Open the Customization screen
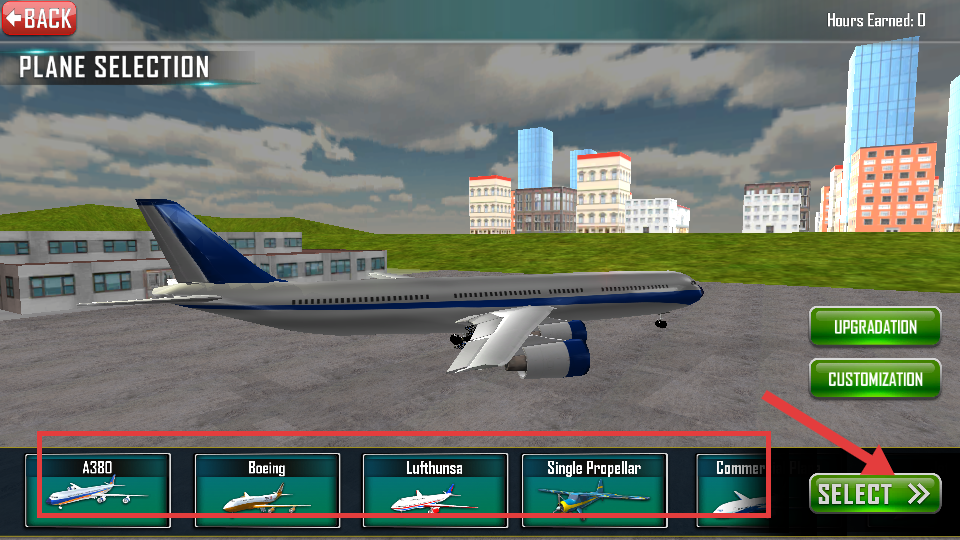The width and height of the screenshot is (960, 540). [875, 380]
